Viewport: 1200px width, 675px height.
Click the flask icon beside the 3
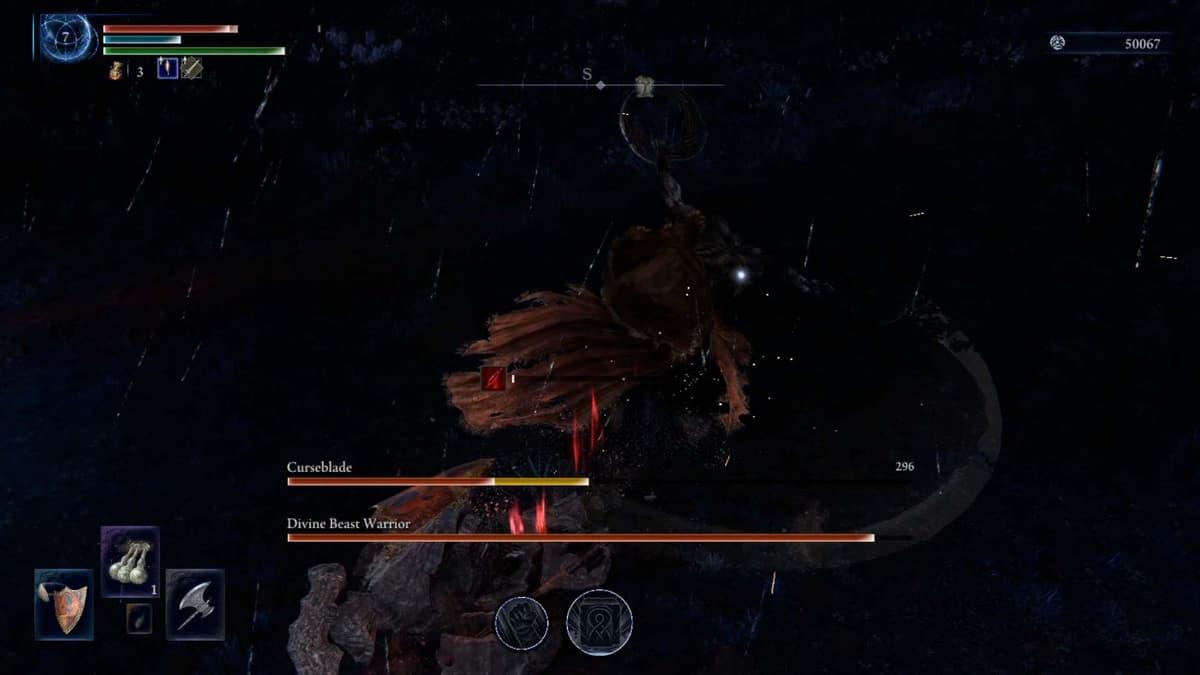[x=117, y=71]
